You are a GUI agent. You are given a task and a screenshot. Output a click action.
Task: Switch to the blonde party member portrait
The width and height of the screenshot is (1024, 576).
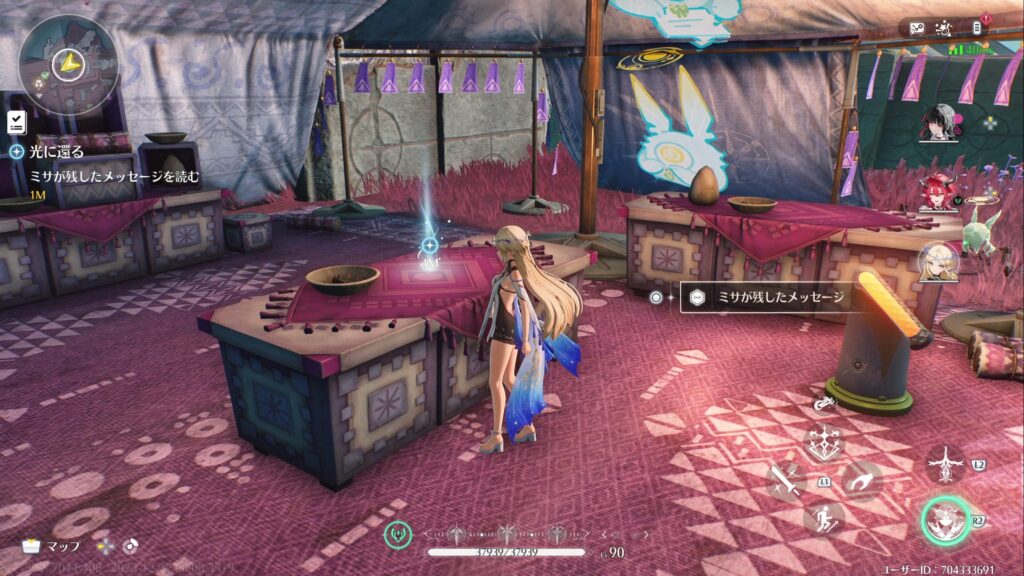point(939,262)
